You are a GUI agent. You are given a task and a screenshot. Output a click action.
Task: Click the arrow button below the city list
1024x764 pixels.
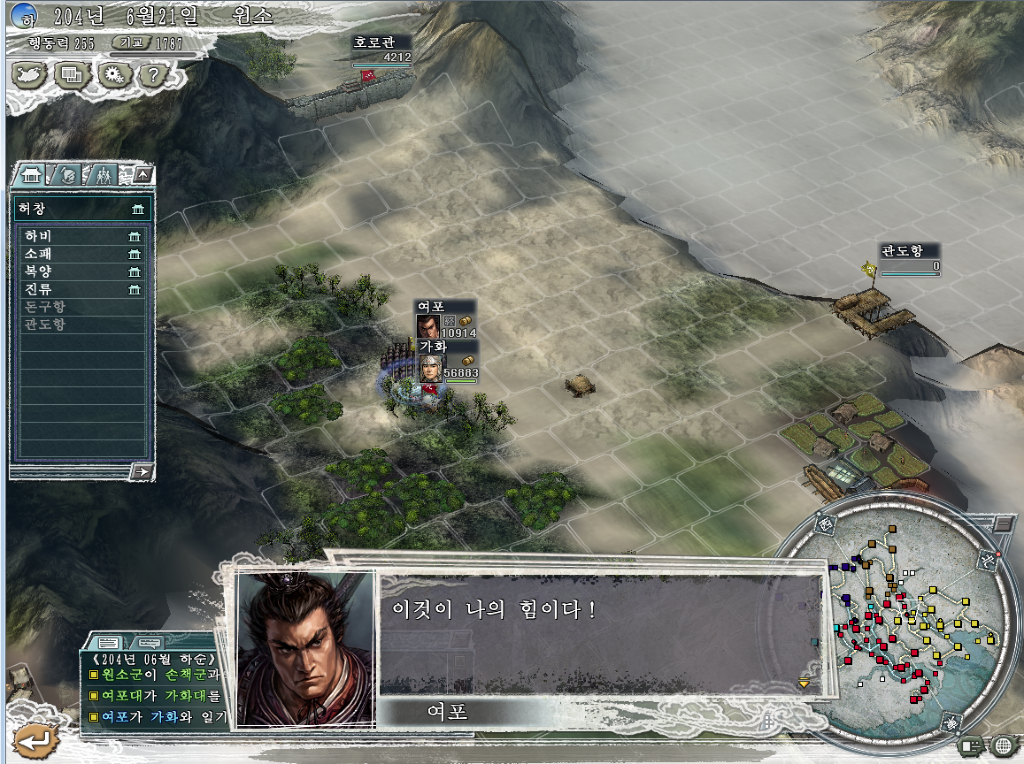(143, 471)
